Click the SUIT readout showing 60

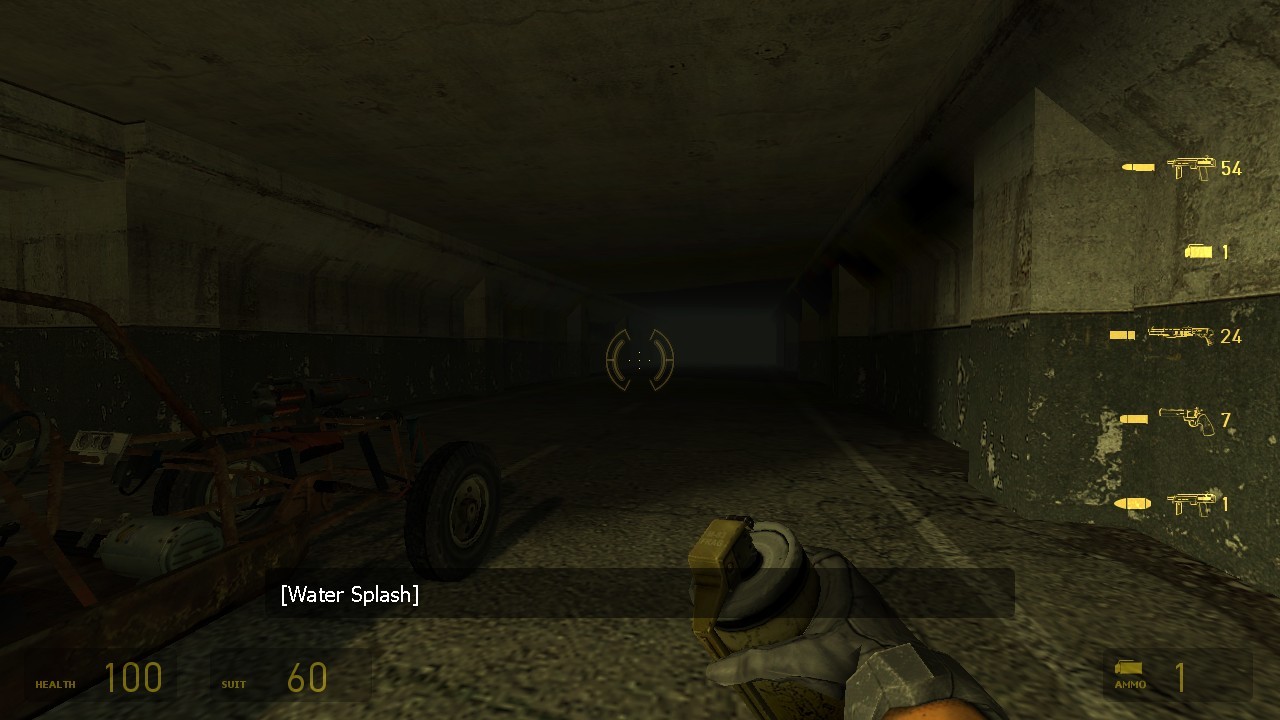(307, 678)
